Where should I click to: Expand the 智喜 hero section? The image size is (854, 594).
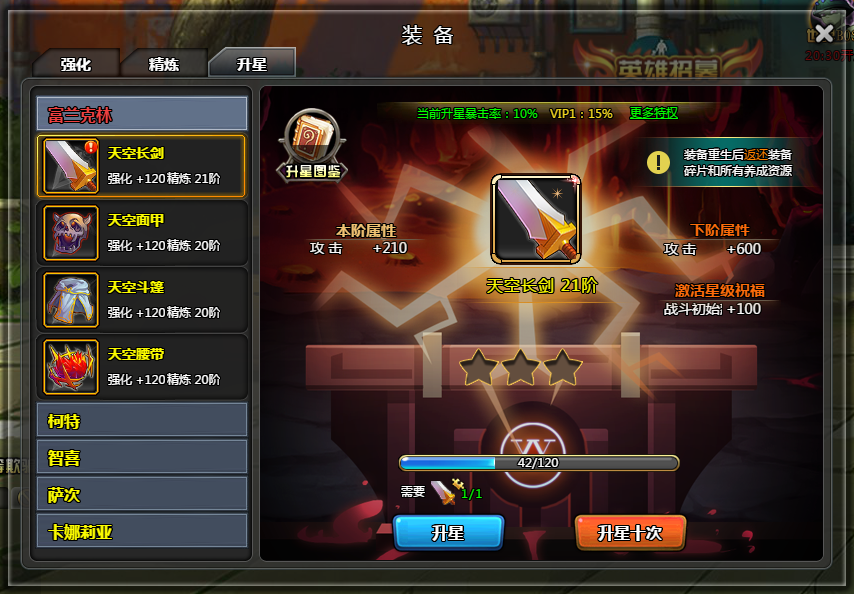[141, 457]
